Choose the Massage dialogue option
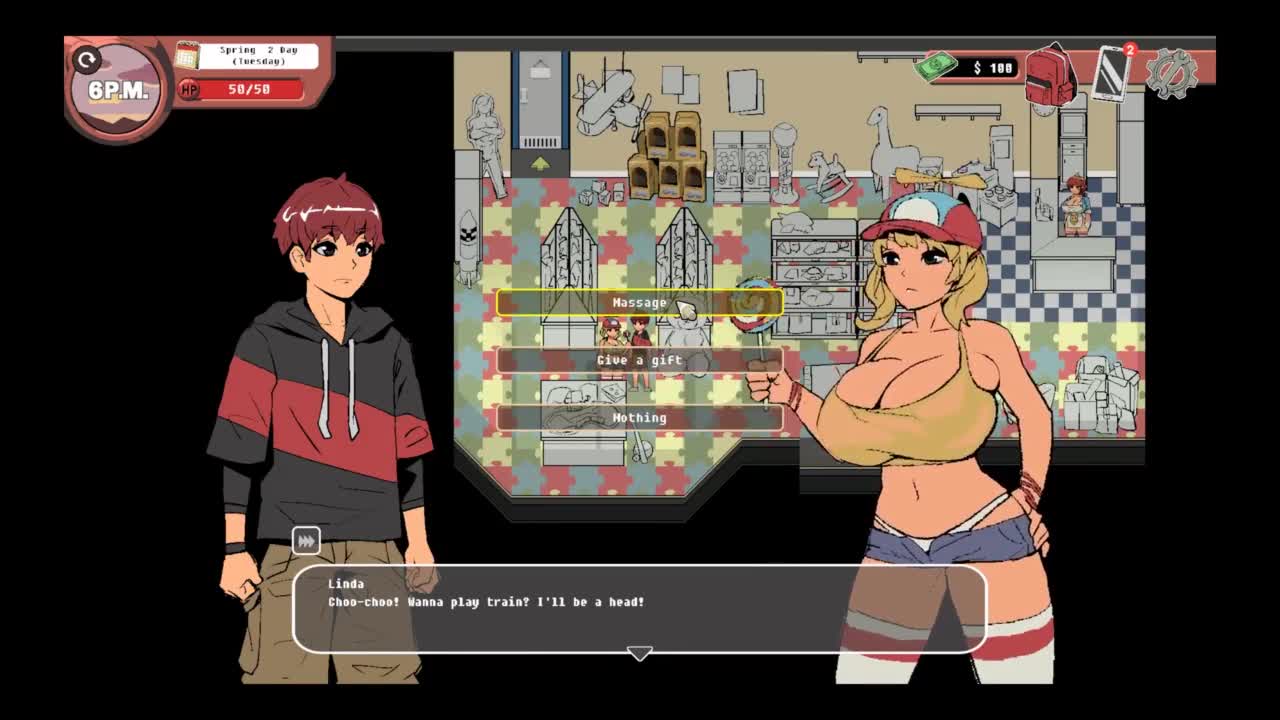 pyautogui.click(x=639, y=303)
